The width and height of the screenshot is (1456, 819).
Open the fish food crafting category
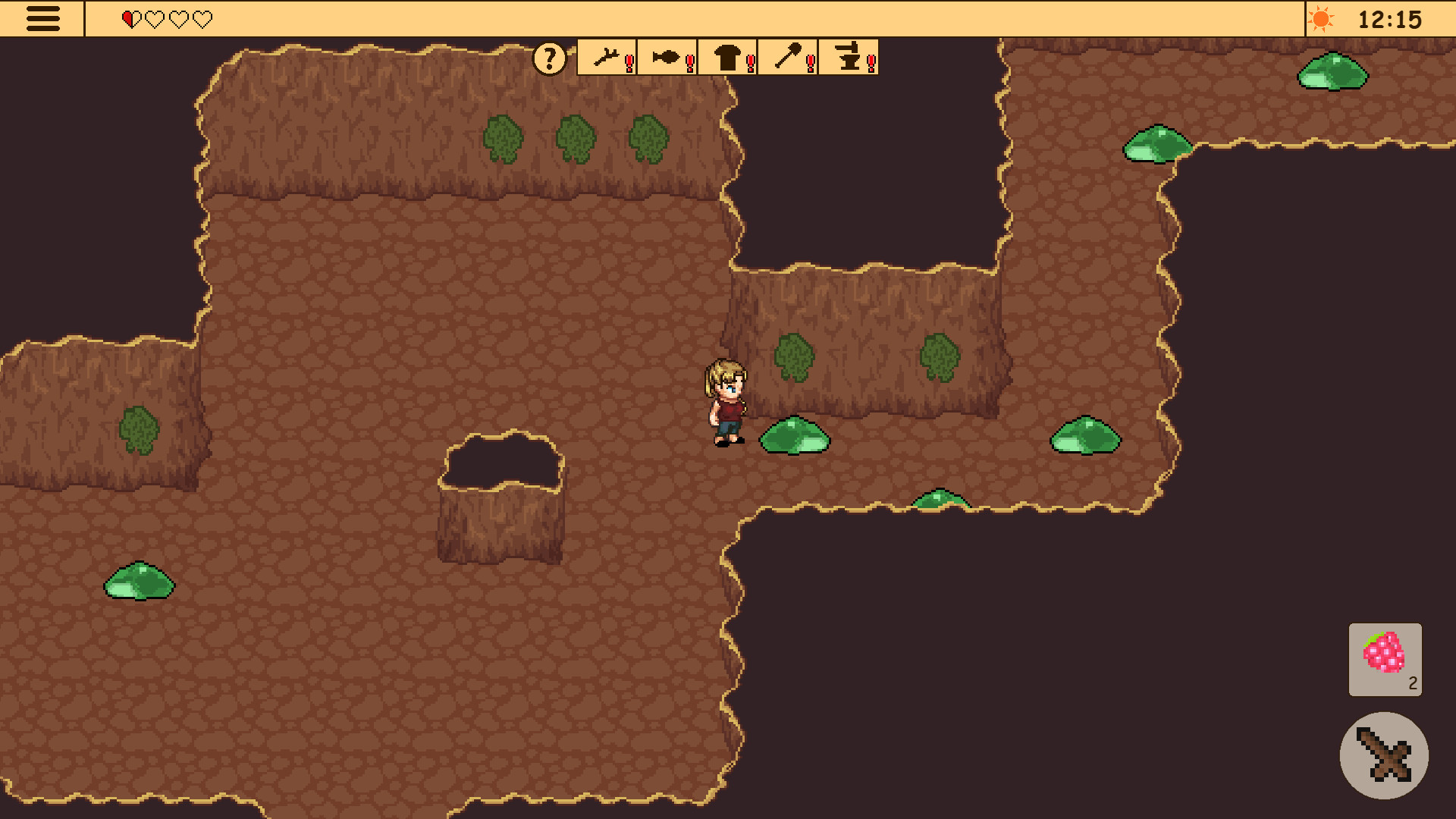click(665, 58)
